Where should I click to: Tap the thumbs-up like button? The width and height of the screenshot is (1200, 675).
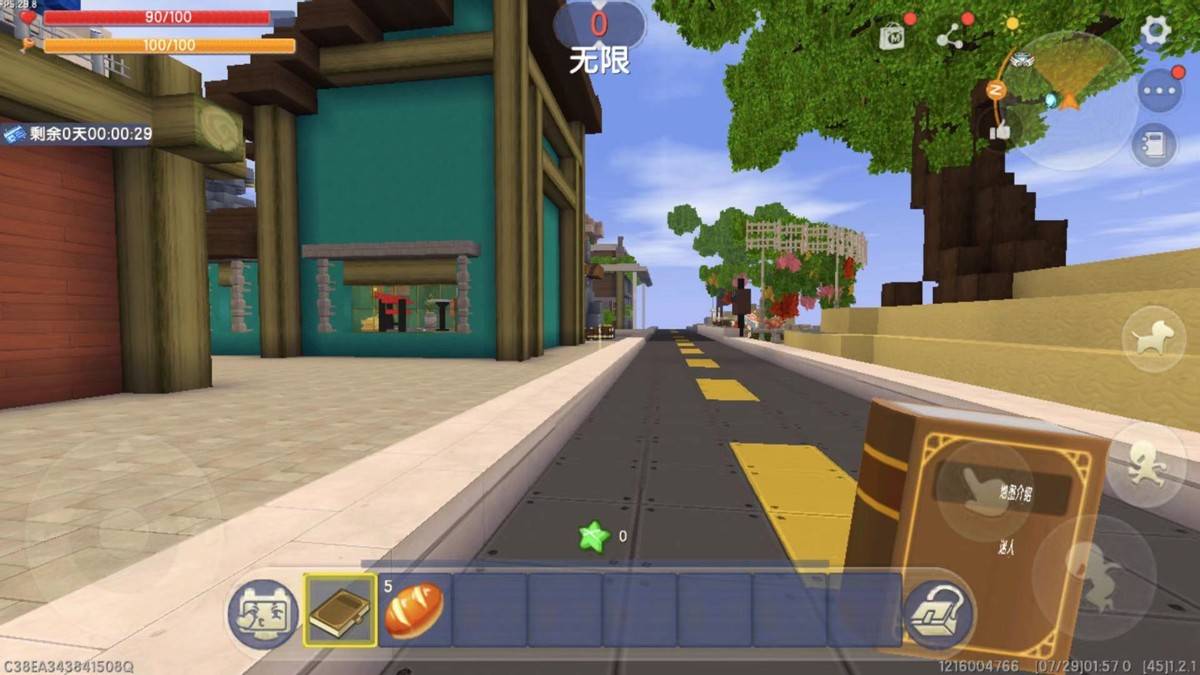[x=1000, y=130]
